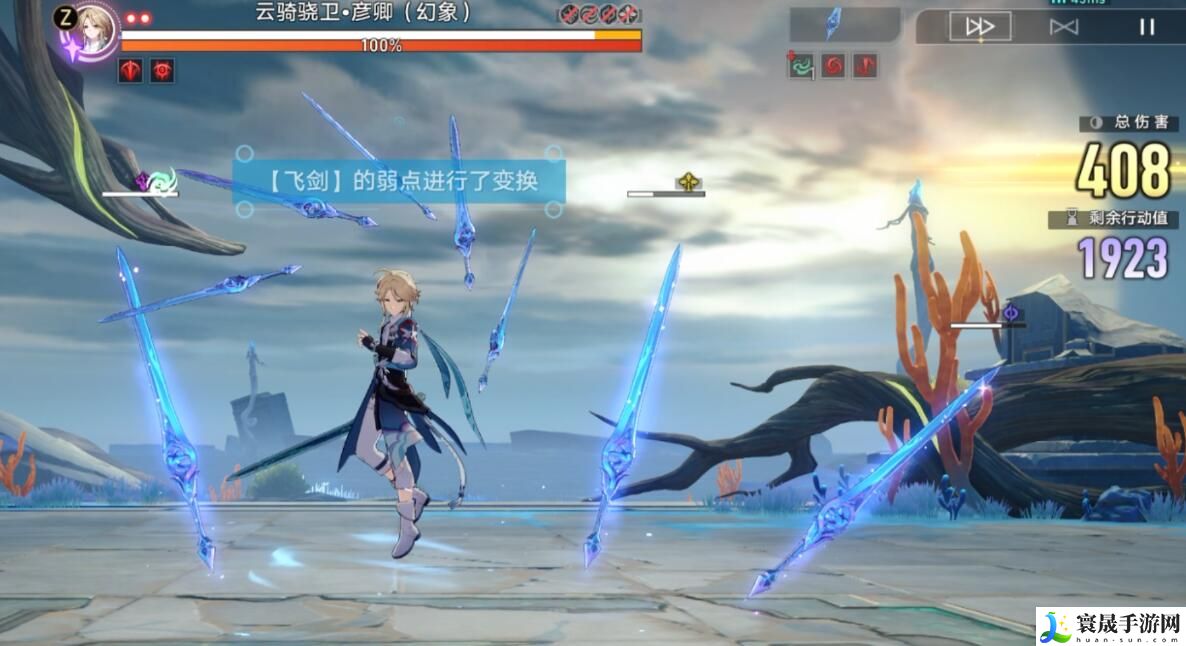Image resolution: width=1186 pixels, height=646 pixels.
Task: Inspect the first red buff under the boss bar
Action: click(131, 70)
